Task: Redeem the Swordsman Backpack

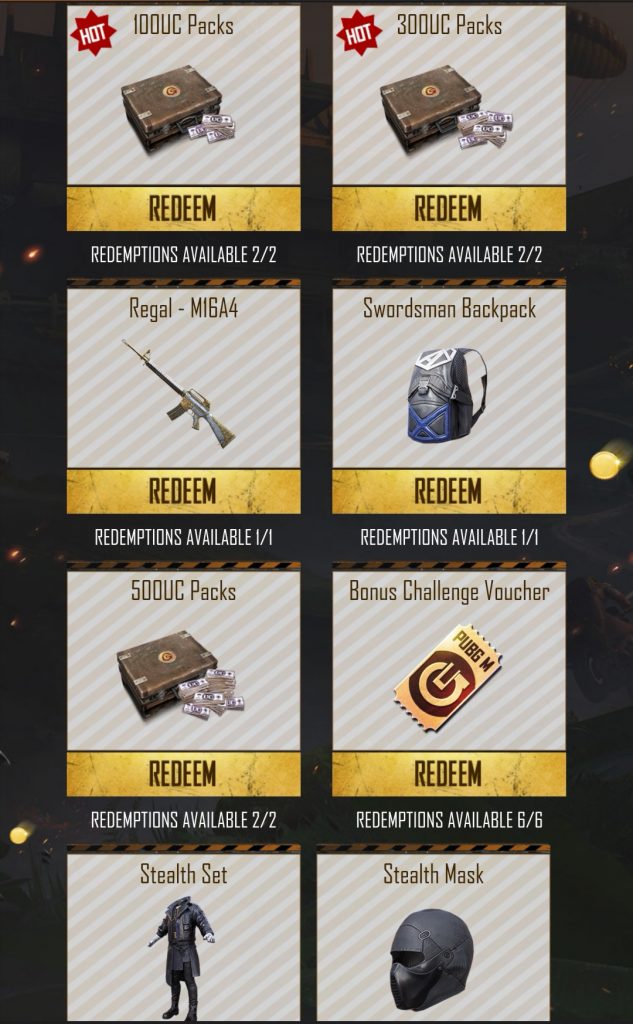Action: (x=448, y=491)
